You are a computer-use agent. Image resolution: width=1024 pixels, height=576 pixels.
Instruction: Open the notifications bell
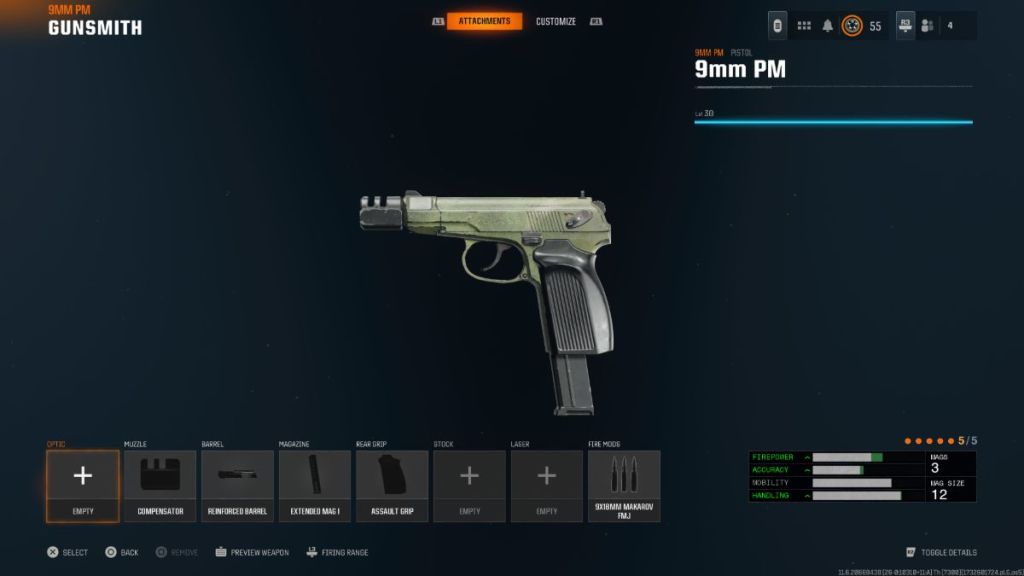click(828, 26)
